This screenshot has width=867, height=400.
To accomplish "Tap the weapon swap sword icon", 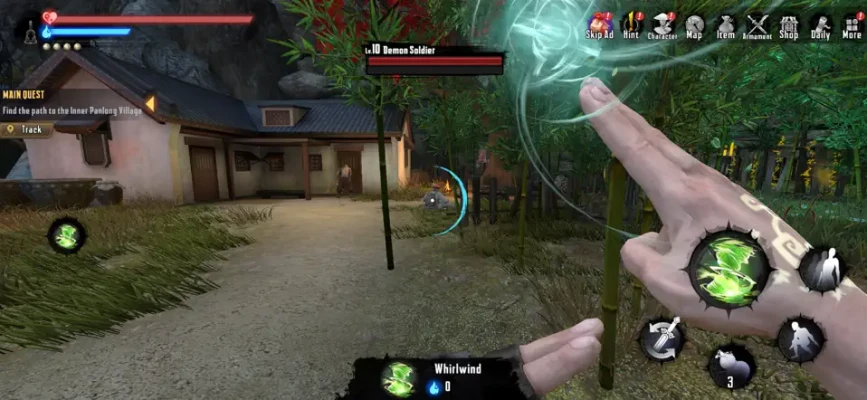I will pyautogui.click(x=661, y=339).
